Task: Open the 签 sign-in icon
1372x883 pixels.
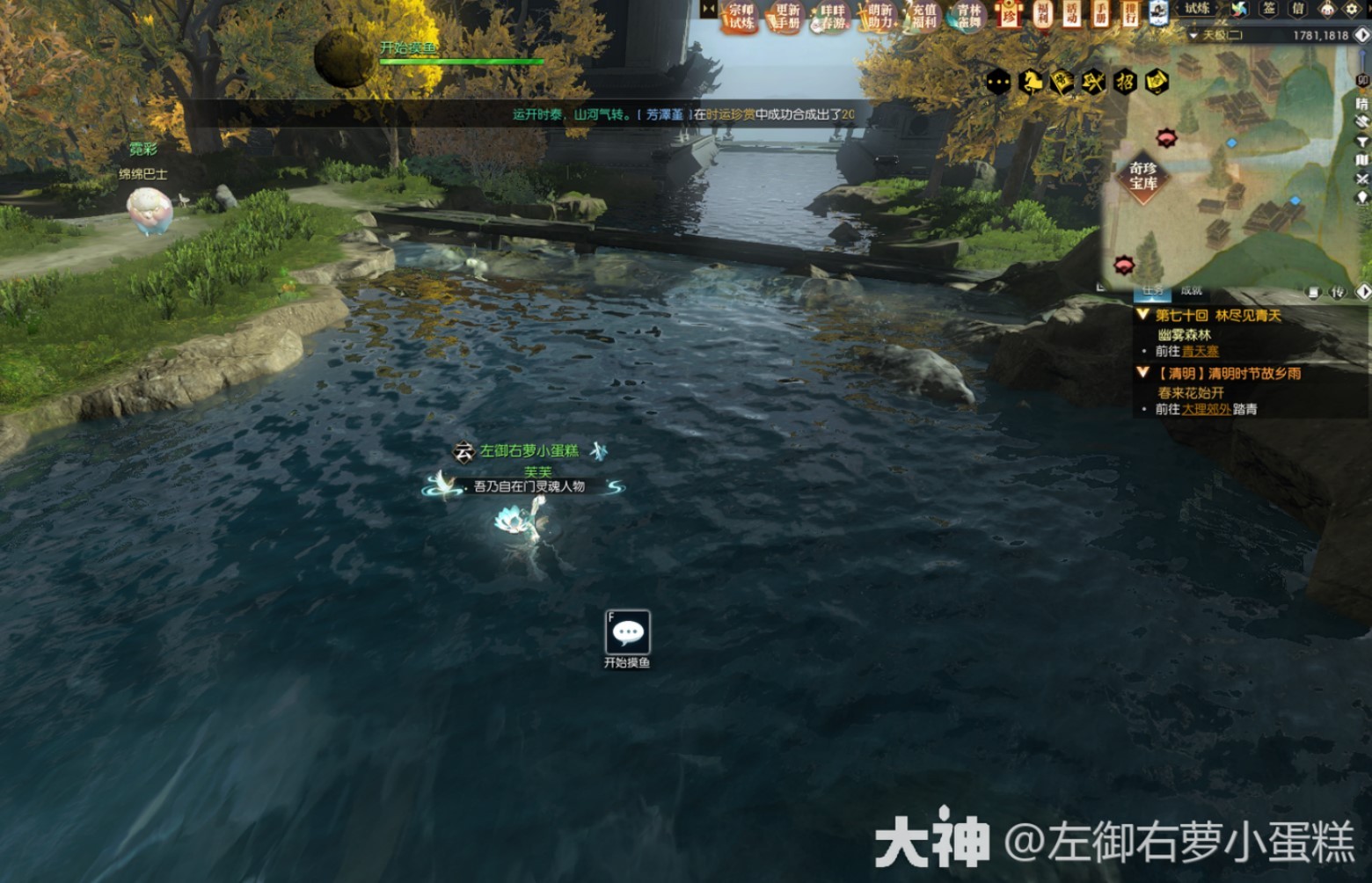Action: pos(1269,11)
